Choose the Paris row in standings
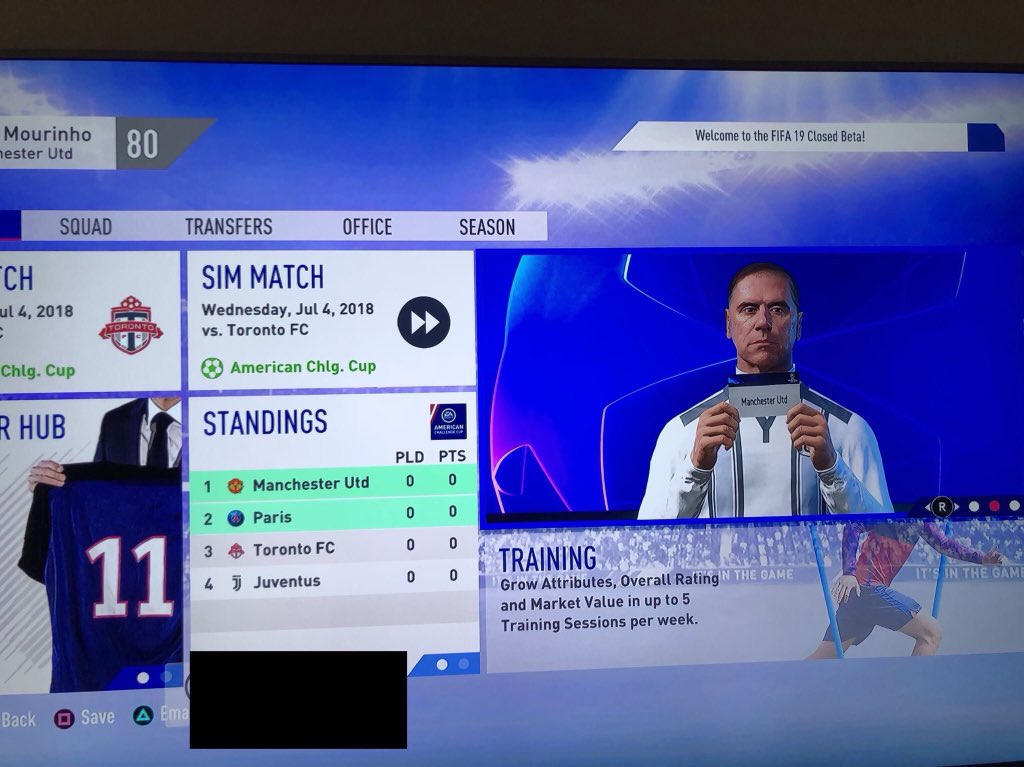This screenshot has width=1024, height=767. 332,517
